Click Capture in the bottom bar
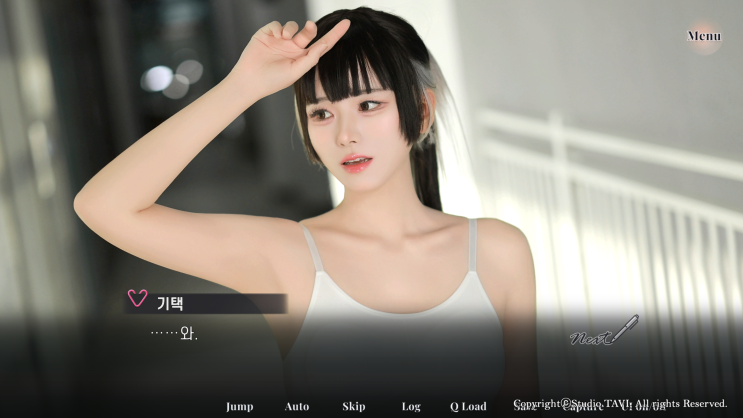Viewport: 743px width, 418px height. pos(582,408)
